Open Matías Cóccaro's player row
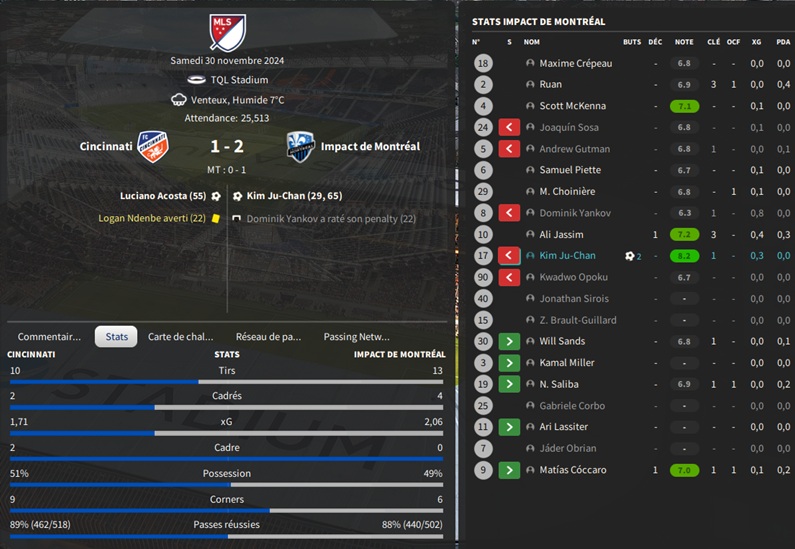 [572, 470]
